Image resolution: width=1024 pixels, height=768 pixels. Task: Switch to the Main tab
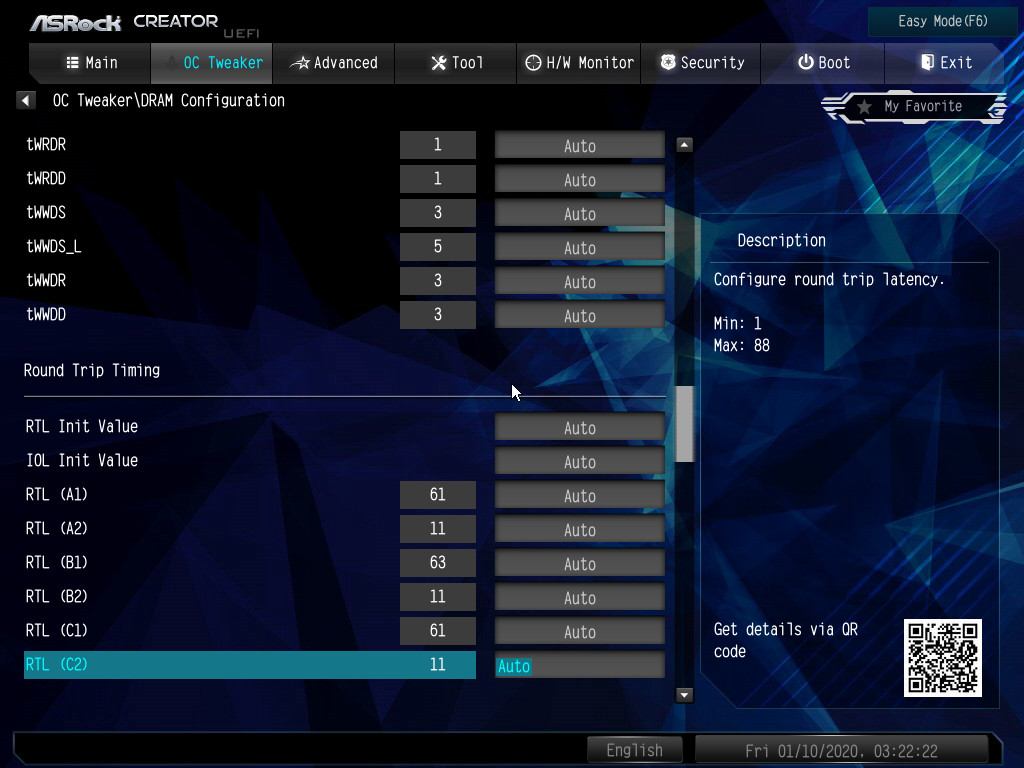coord(91,63)
